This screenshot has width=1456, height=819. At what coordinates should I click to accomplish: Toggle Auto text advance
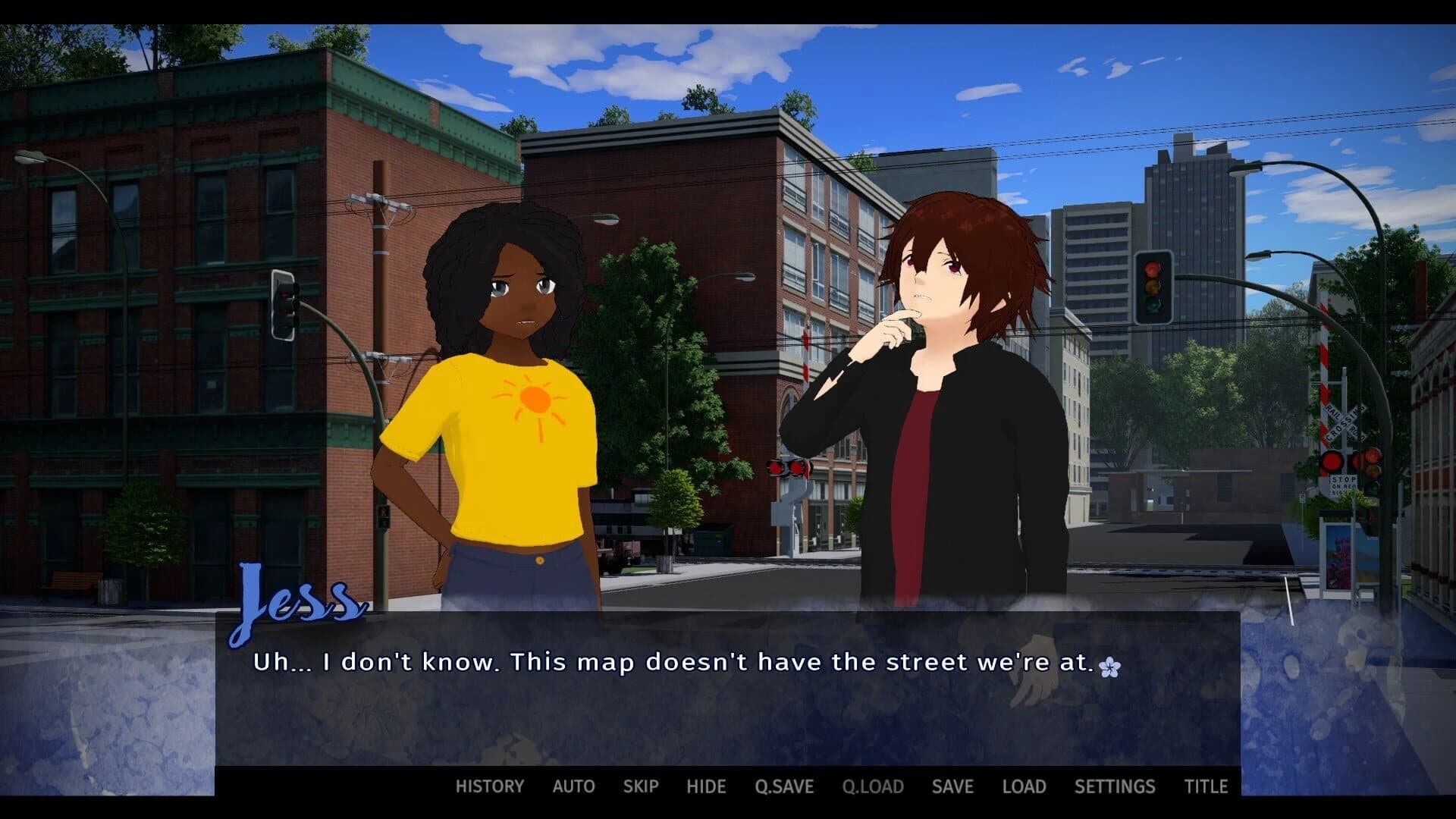tap(573, 786)
